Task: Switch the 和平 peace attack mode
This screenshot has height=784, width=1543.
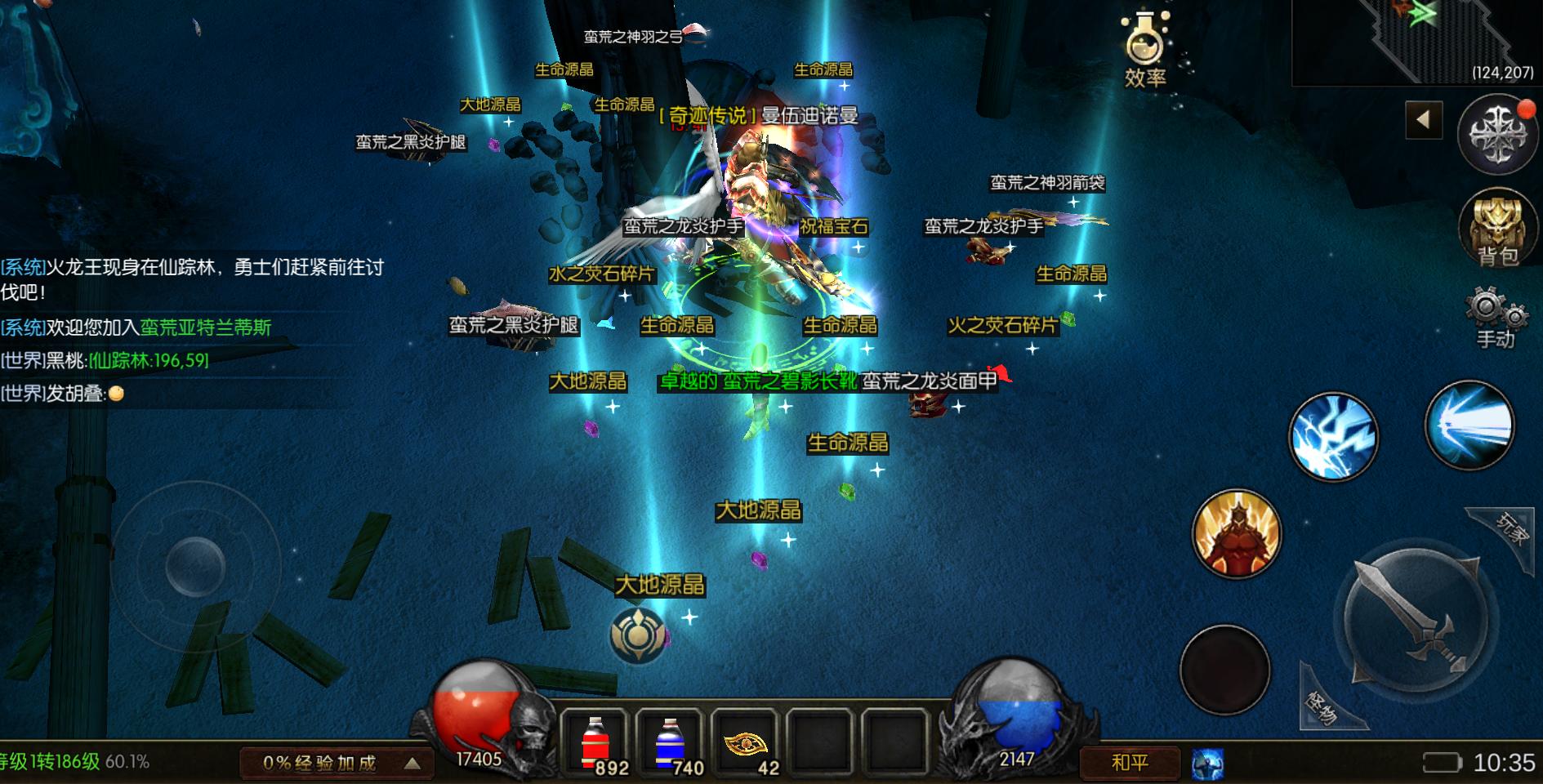Action: (x=1130, y=763)
